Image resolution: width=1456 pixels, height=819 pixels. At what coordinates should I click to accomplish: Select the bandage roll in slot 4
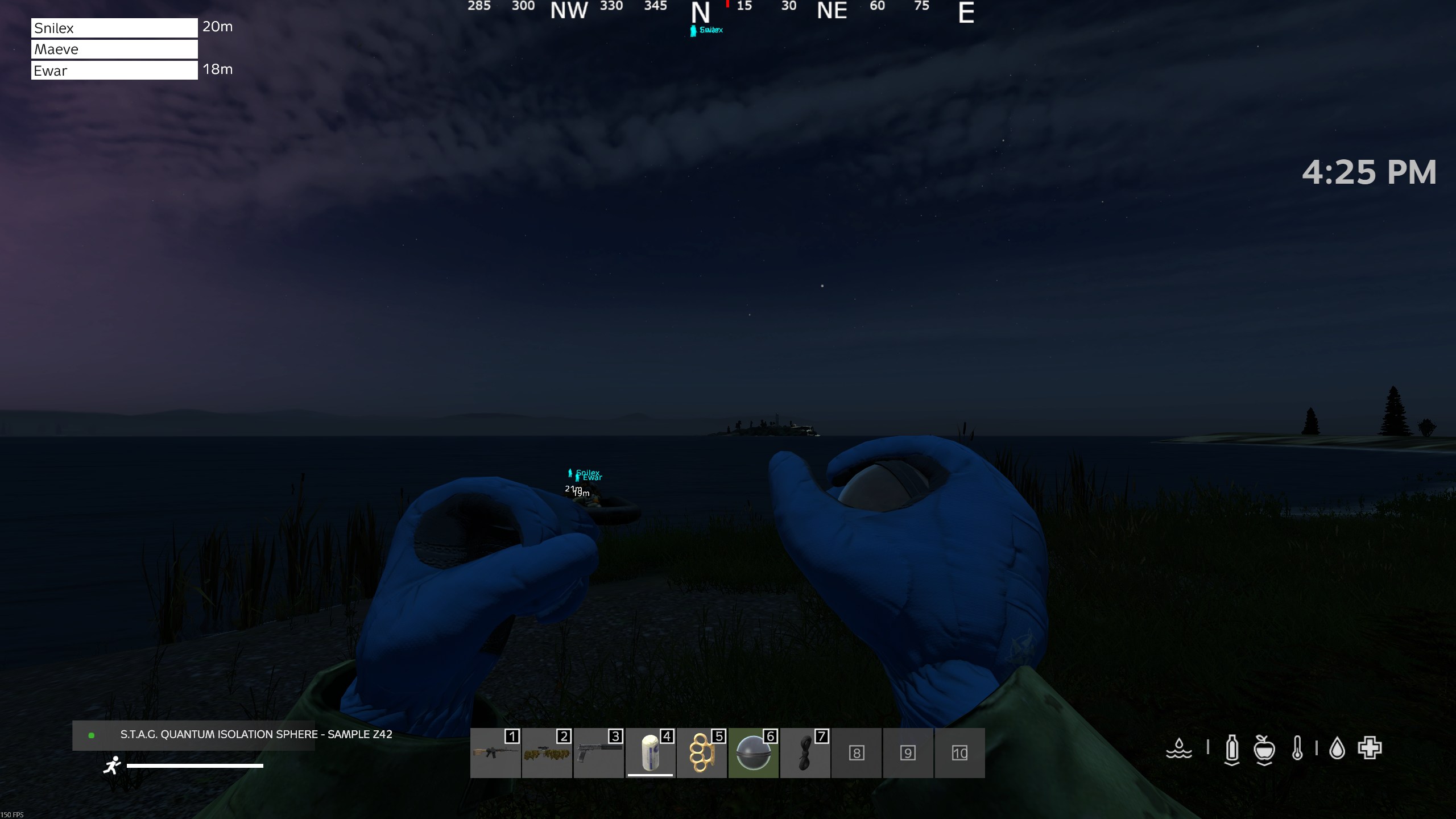[x=650, y=753]
